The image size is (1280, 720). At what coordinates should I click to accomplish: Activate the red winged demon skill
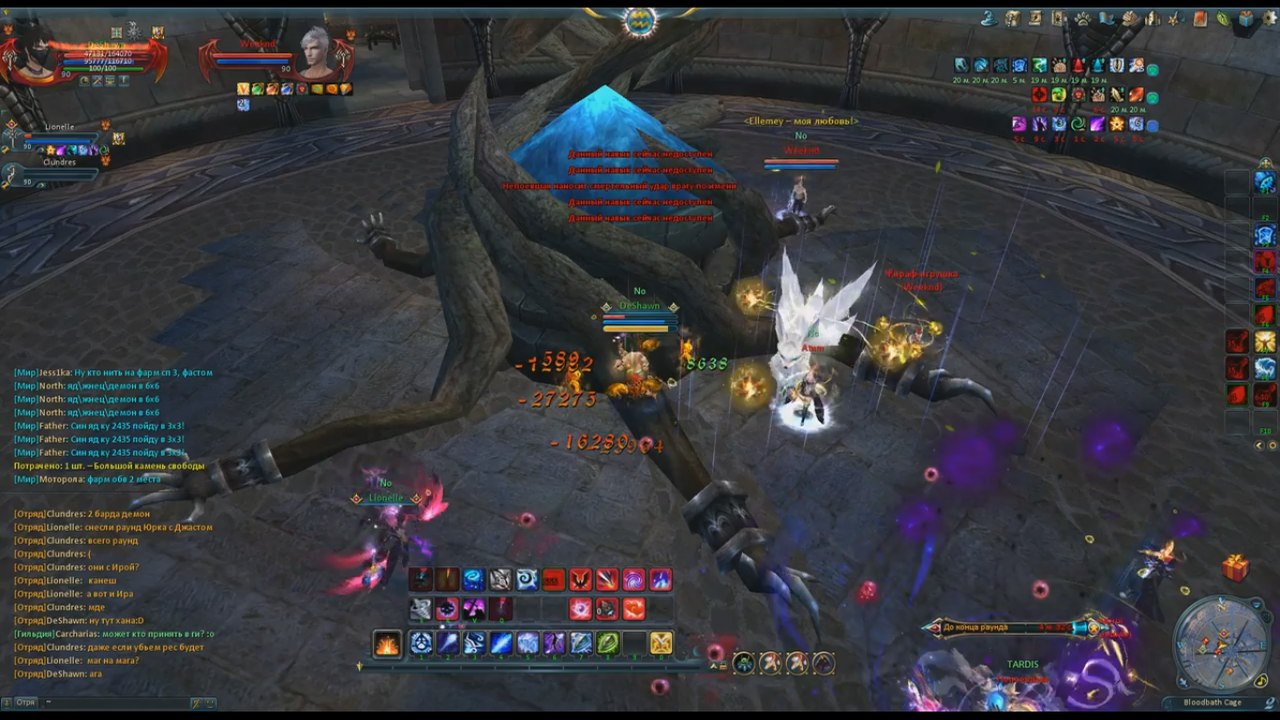tap(580, 580)
